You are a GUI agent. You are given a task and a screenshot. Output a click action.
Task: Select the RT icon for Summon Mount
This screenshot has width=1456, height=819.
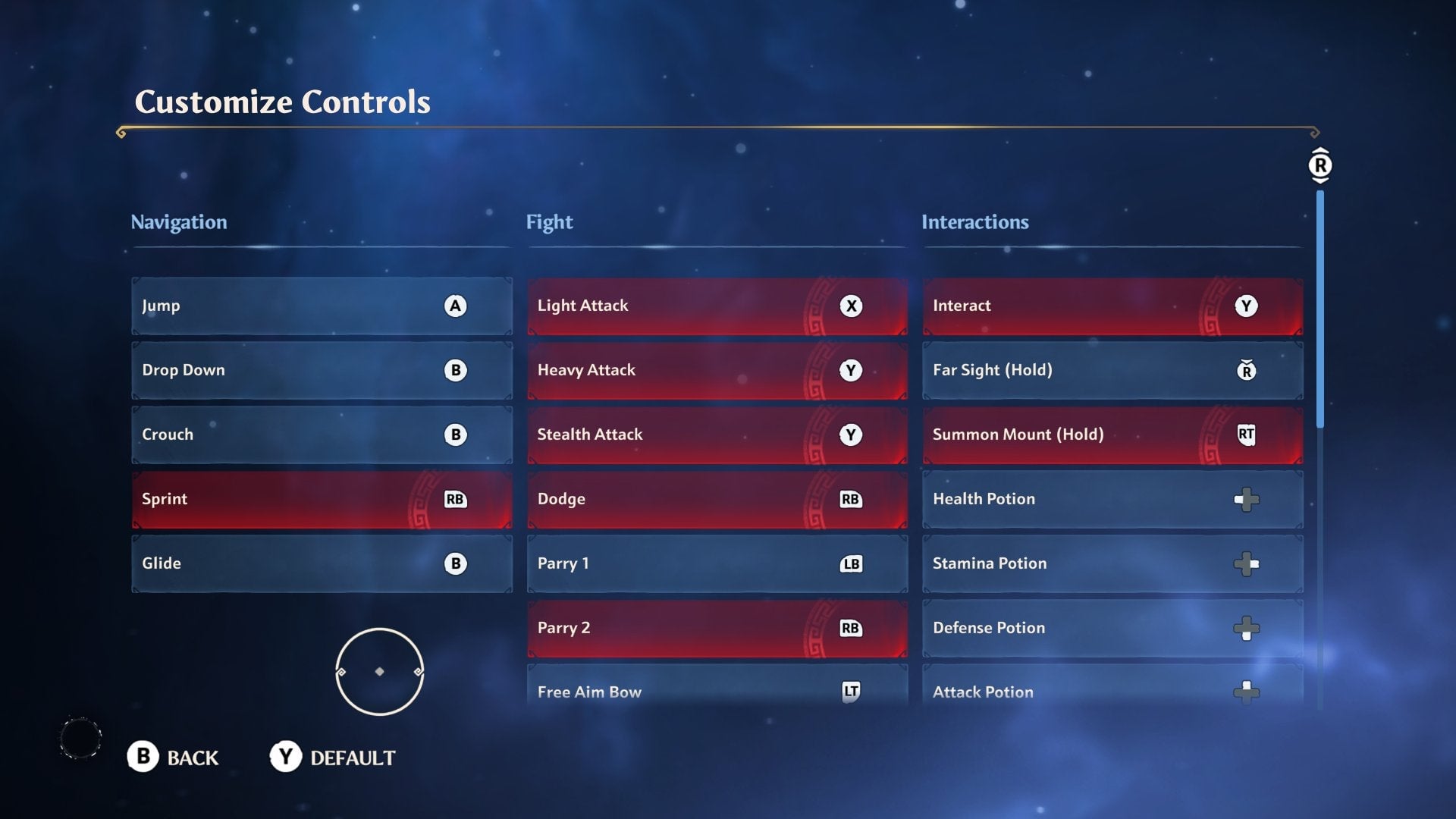pyautogui.click(x=1247, y=435)
